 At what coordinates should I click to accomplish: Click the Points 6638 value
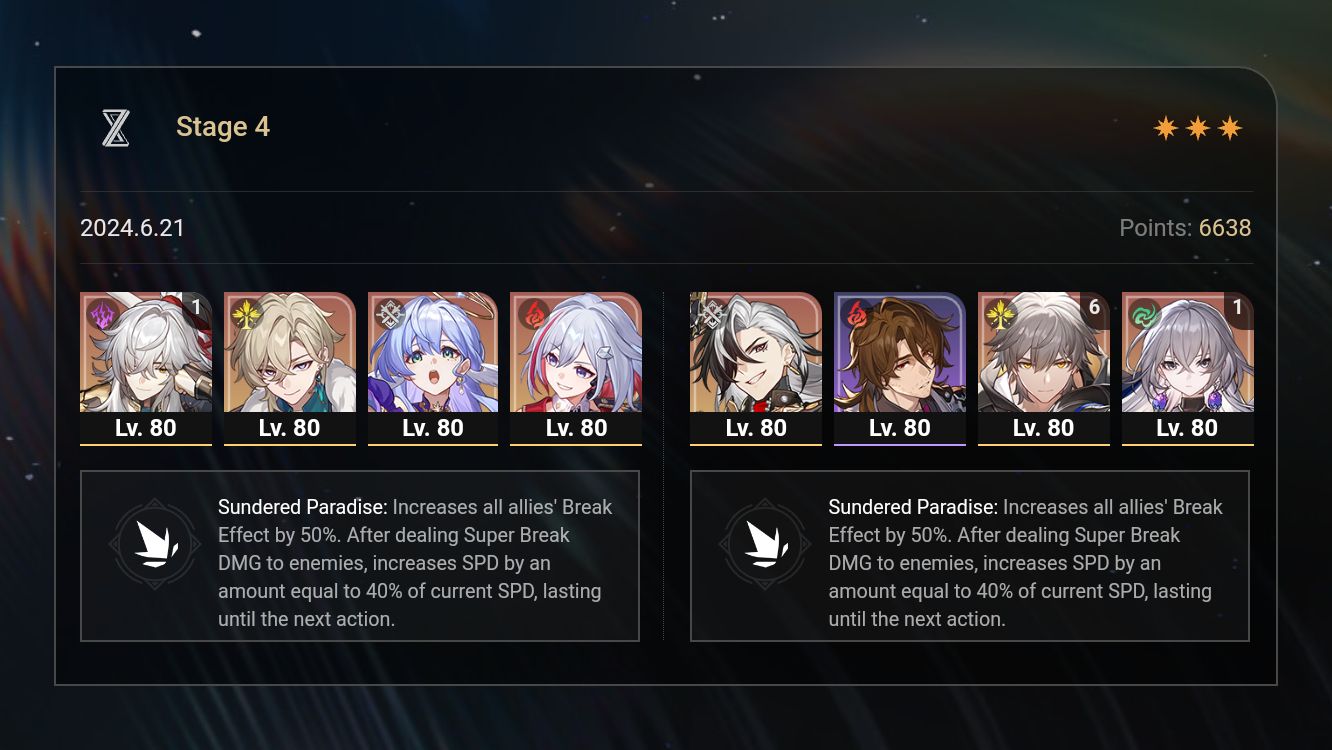point(1226,228)
